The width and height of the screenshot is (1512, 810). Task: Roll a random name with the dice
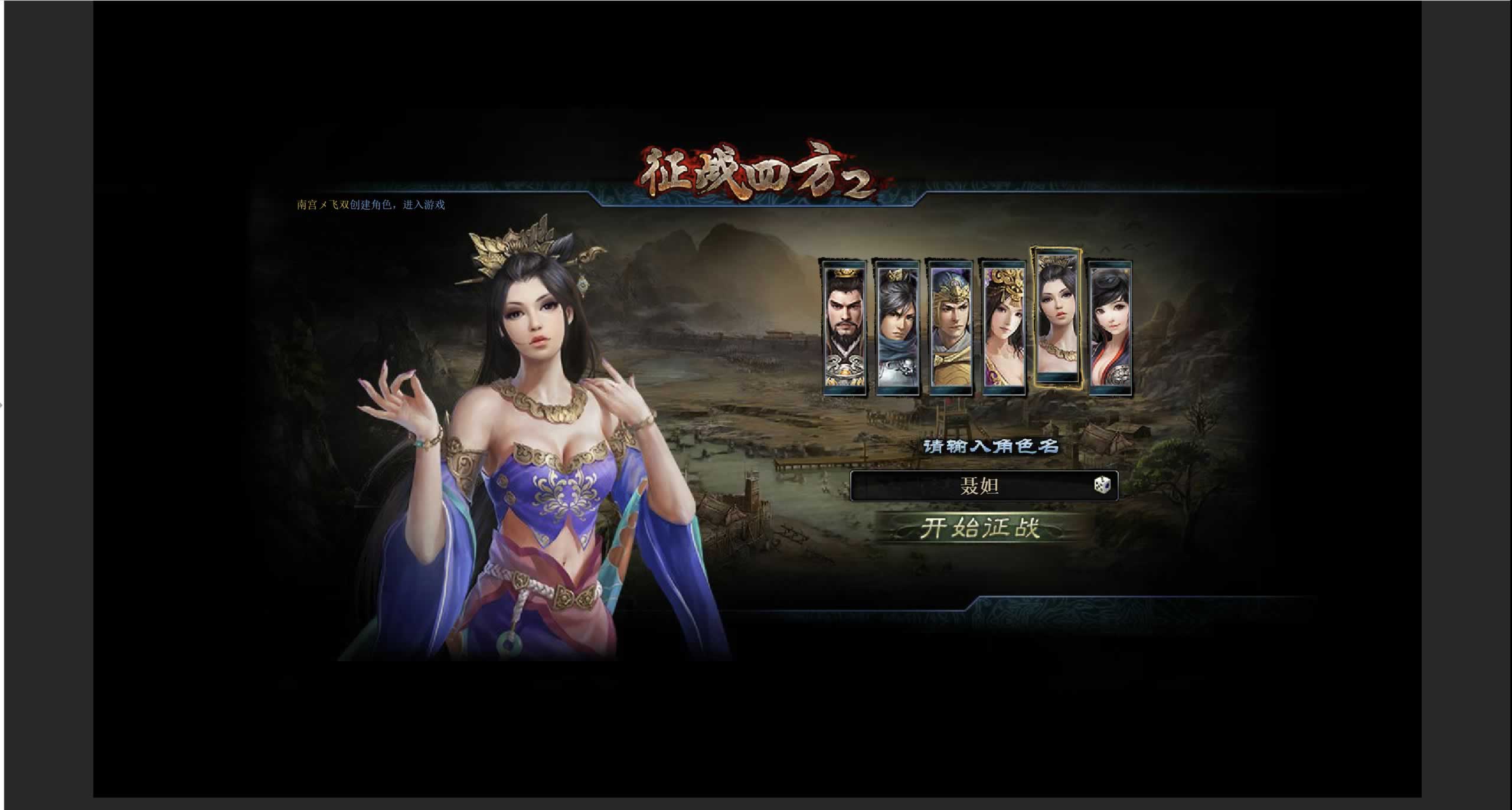[x=1102, y=485]
